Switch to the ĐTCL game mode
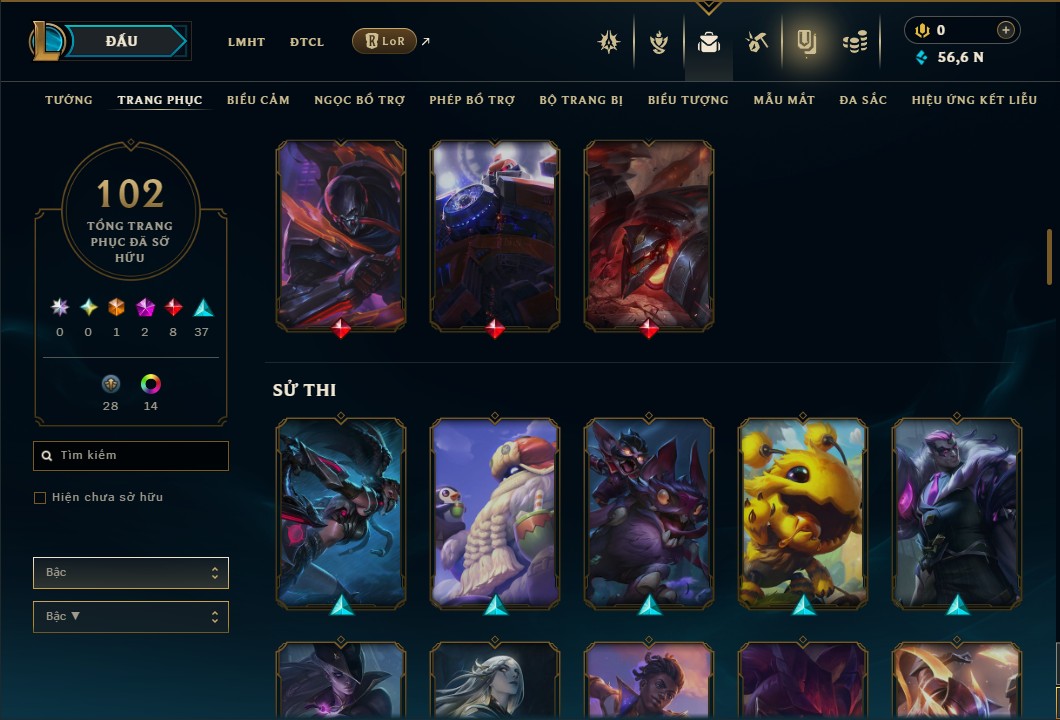 pos(307,42)
